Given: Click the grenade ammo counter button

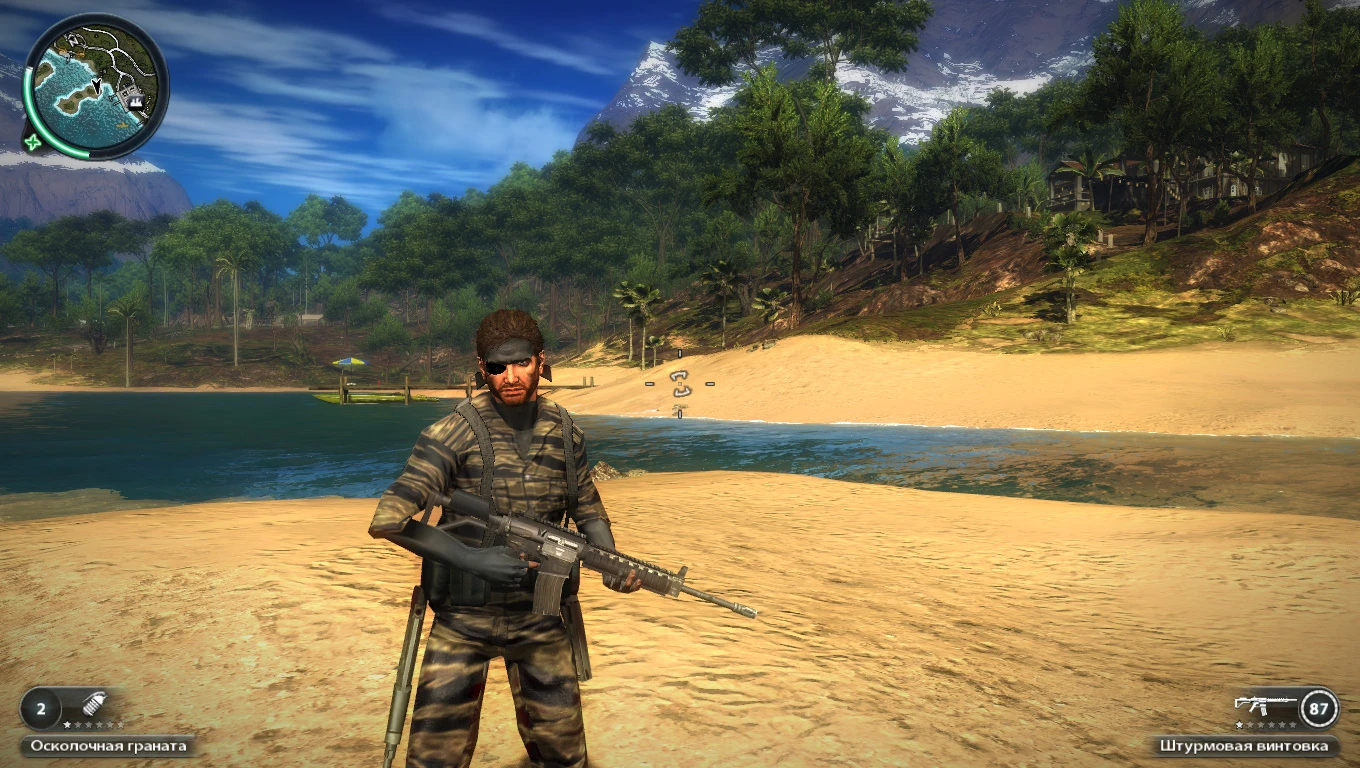Looking at the screenshot, I should [41, 709].
